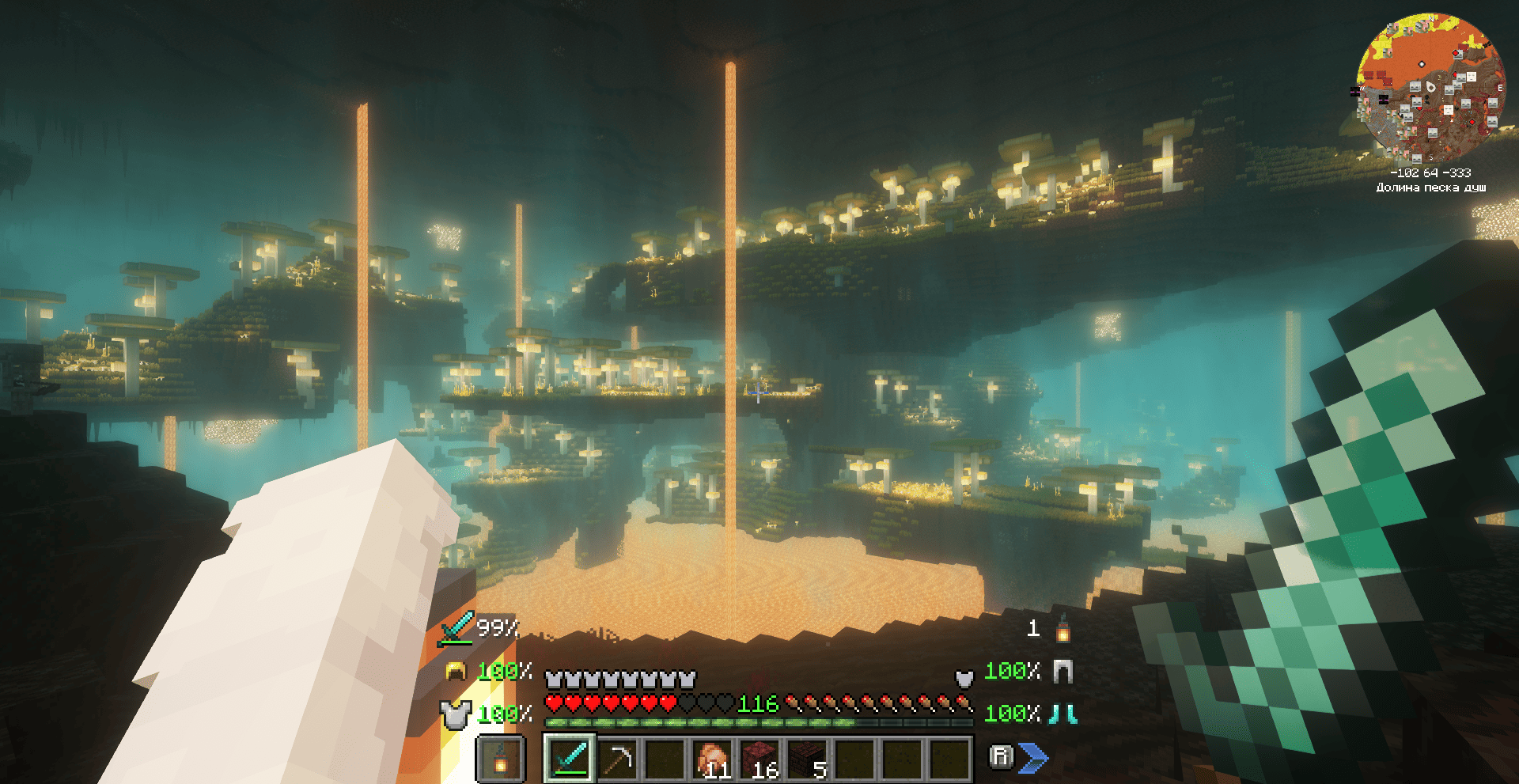The height and width of the screenshot is (784, 1519).
Task: Pick the netherrack stack of 16
Action: point(759,758)
